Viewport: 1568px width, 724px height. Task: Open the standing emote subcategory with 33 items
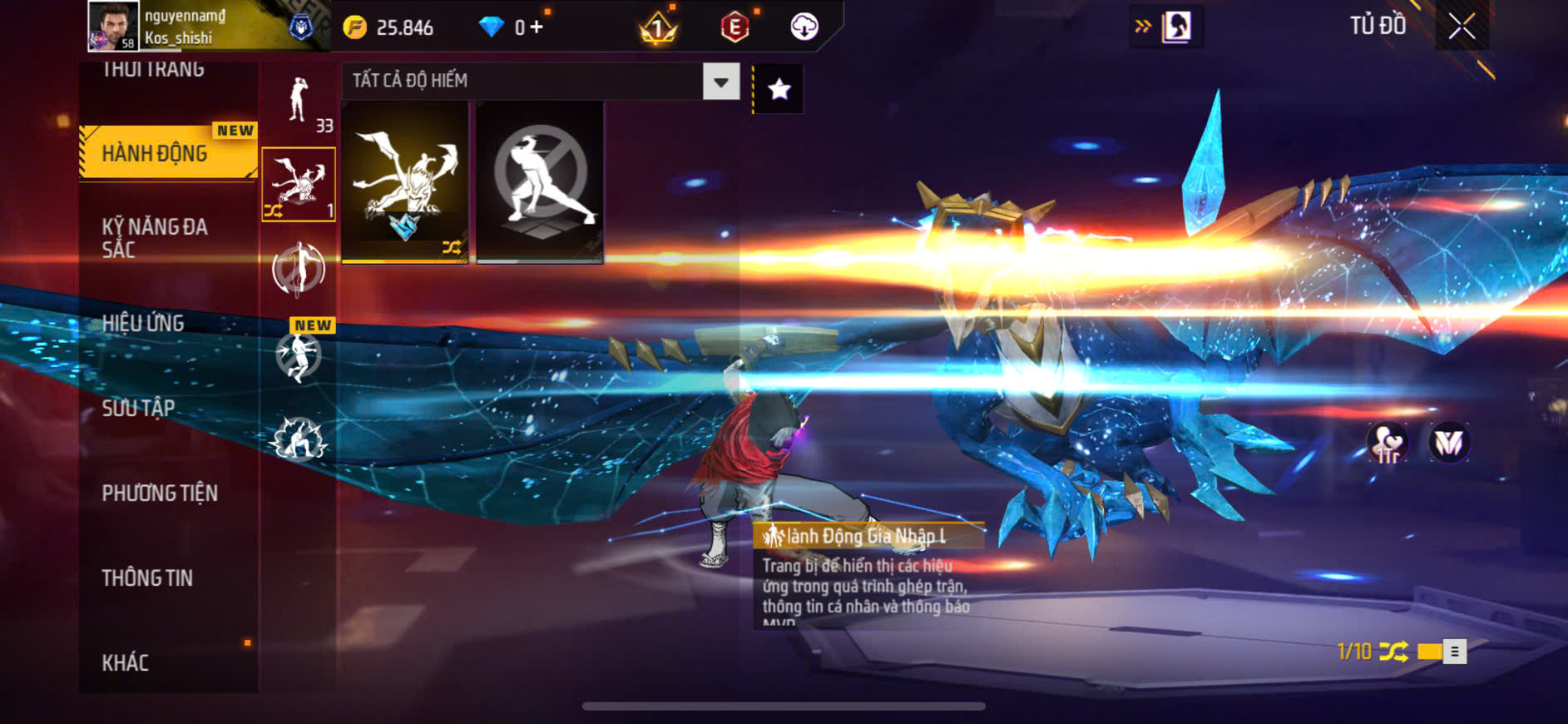click(299, 102)
